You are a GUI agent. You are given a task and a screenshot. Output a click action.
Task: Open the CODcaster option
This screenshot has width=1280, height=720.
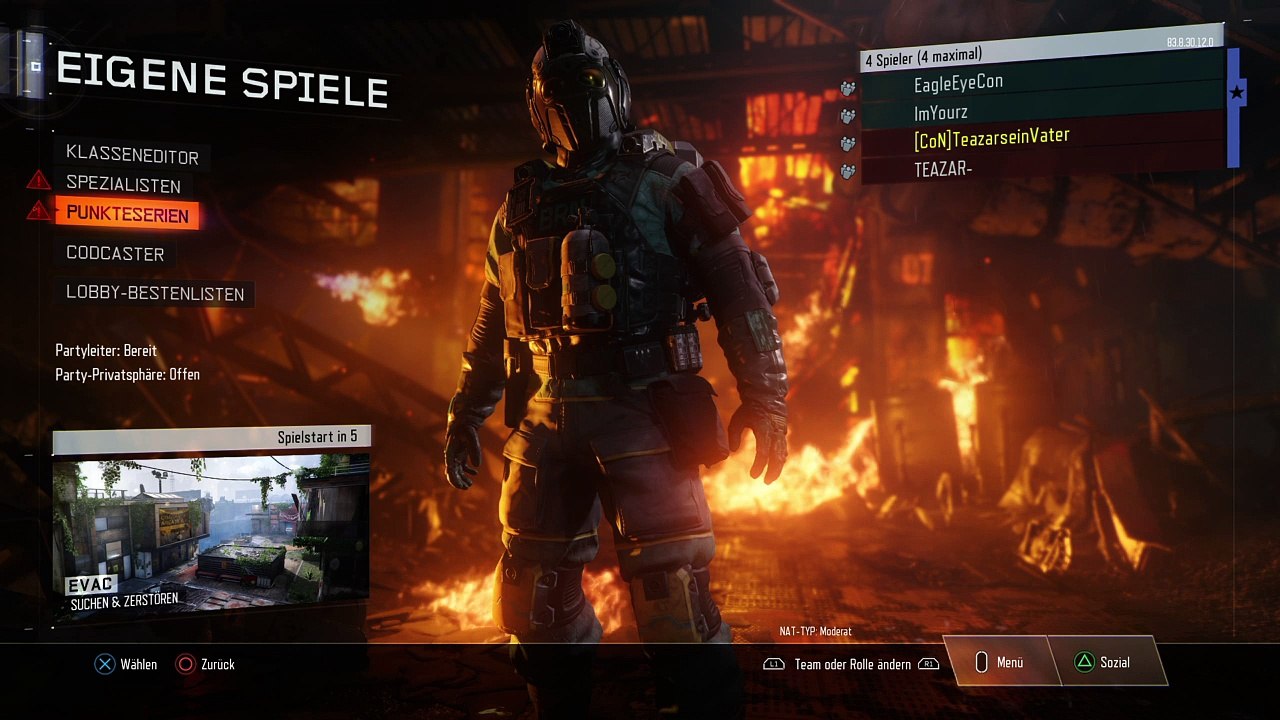(115, 253)
